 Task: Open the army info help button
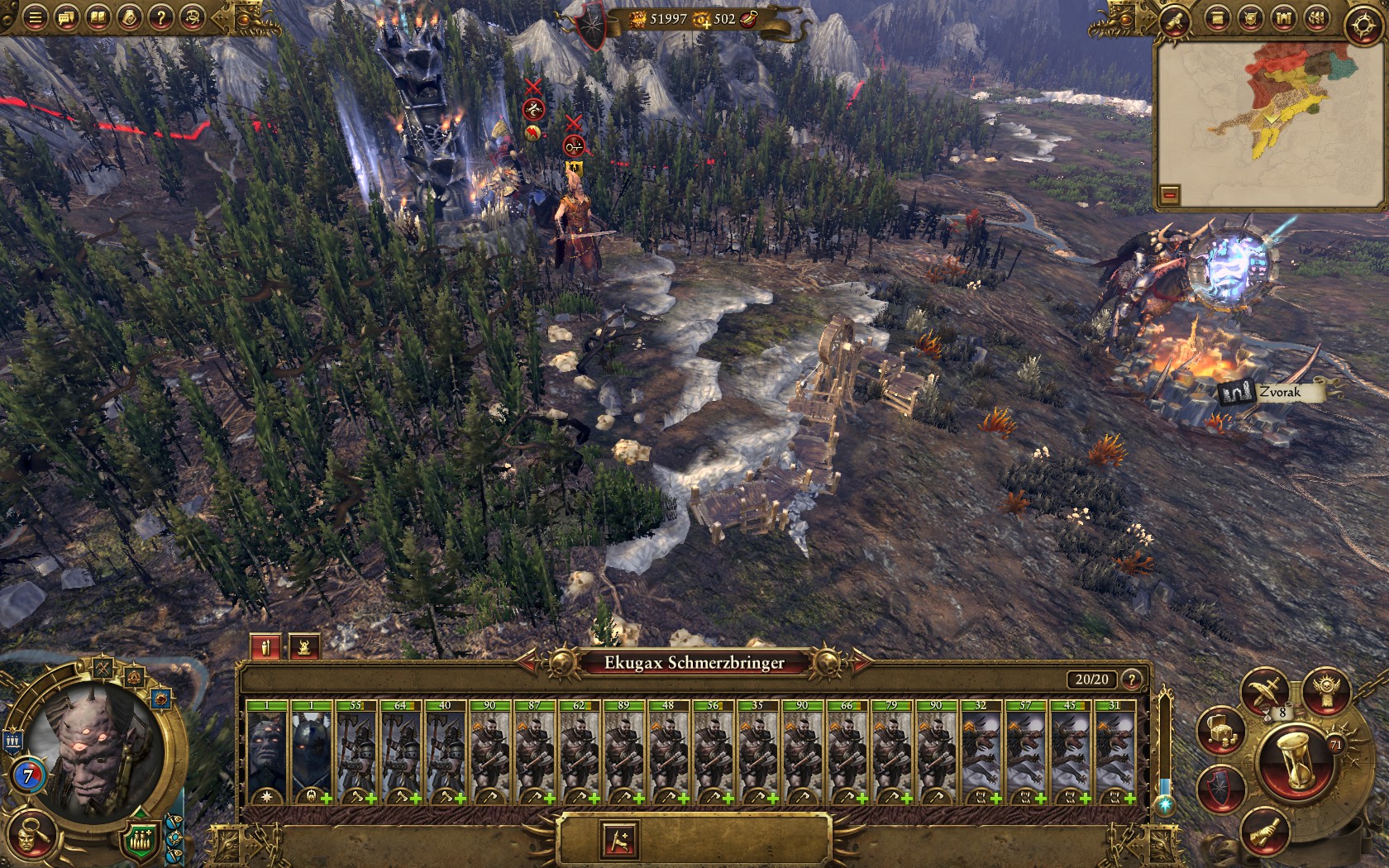tap(1132, 680)
